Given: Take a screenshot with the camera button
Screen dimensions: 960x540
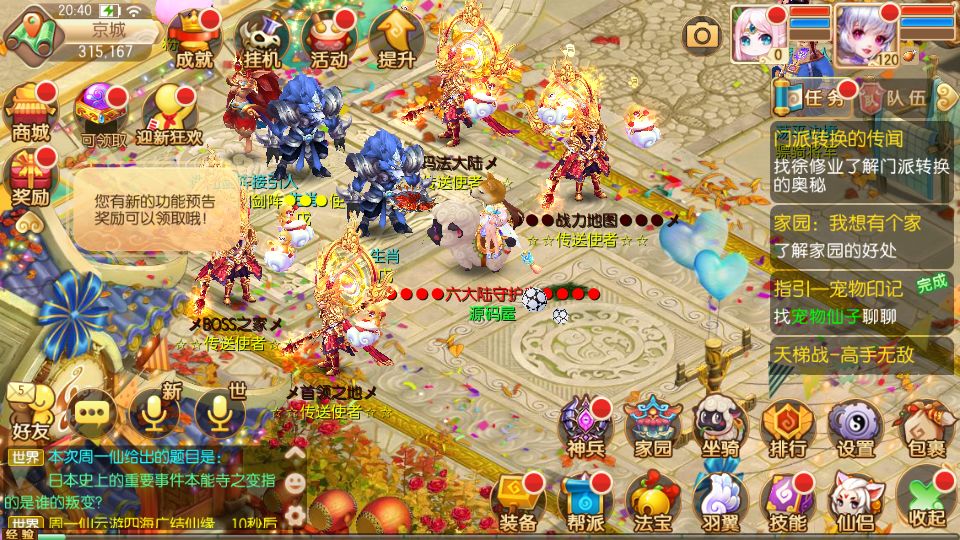Looking at the screenshot, I should point(702,36).
